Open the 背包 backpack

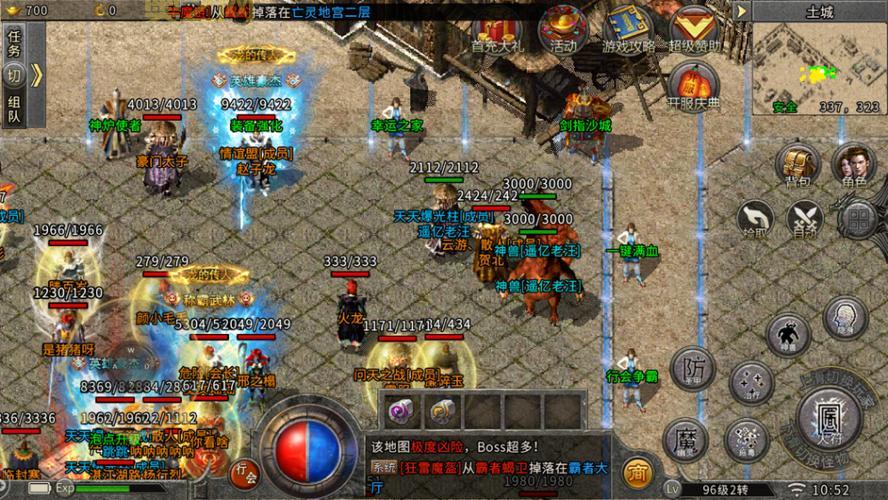(797, 167)
